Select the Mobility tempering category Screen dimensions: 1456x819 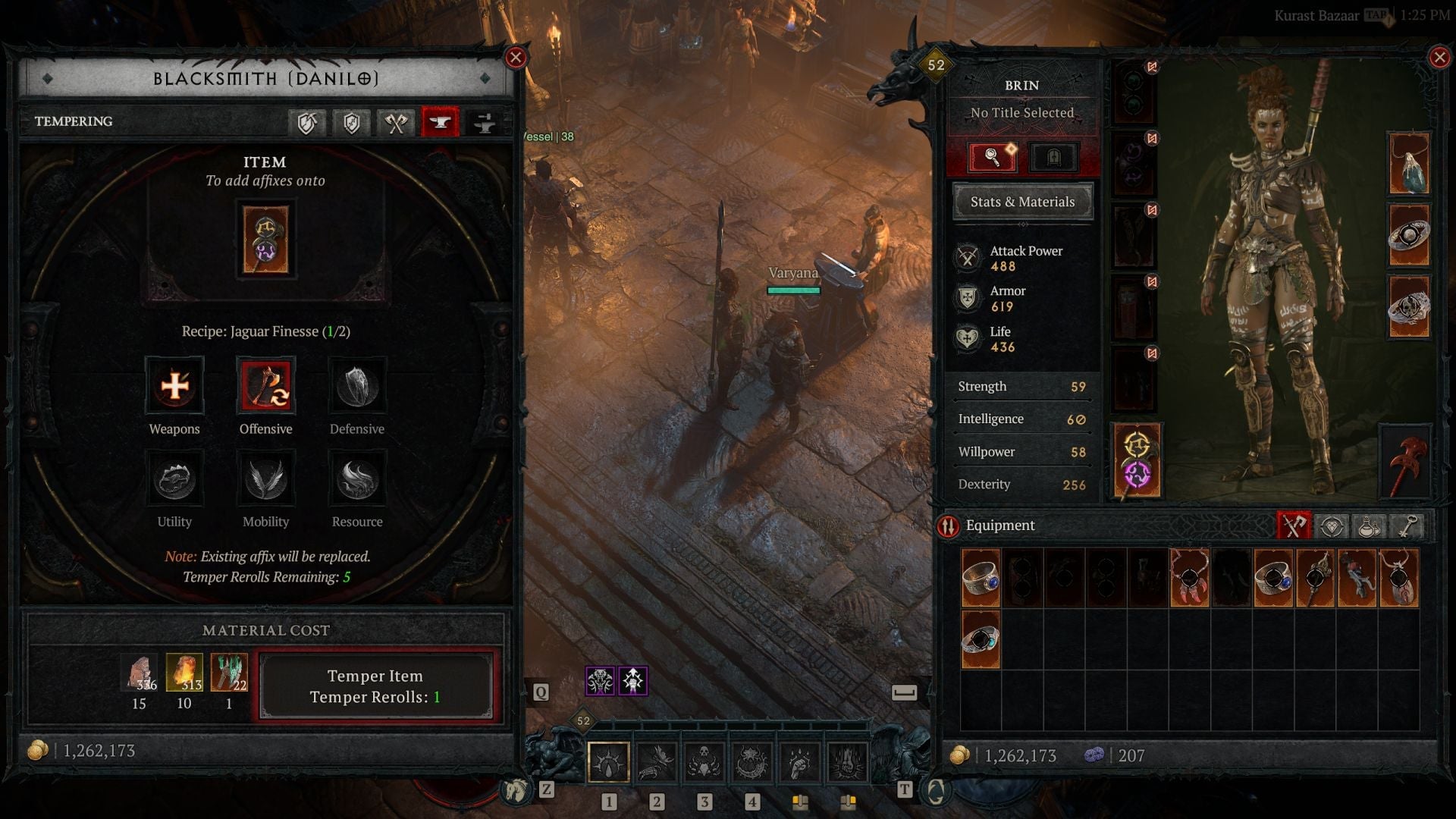[x=265, y=479]
